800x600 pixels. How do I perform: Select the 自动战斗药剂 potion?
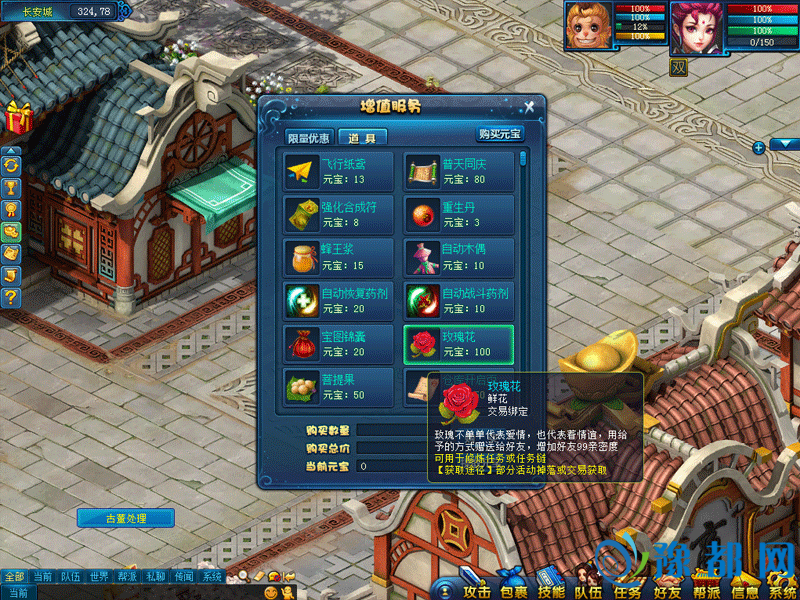(459, 301)
